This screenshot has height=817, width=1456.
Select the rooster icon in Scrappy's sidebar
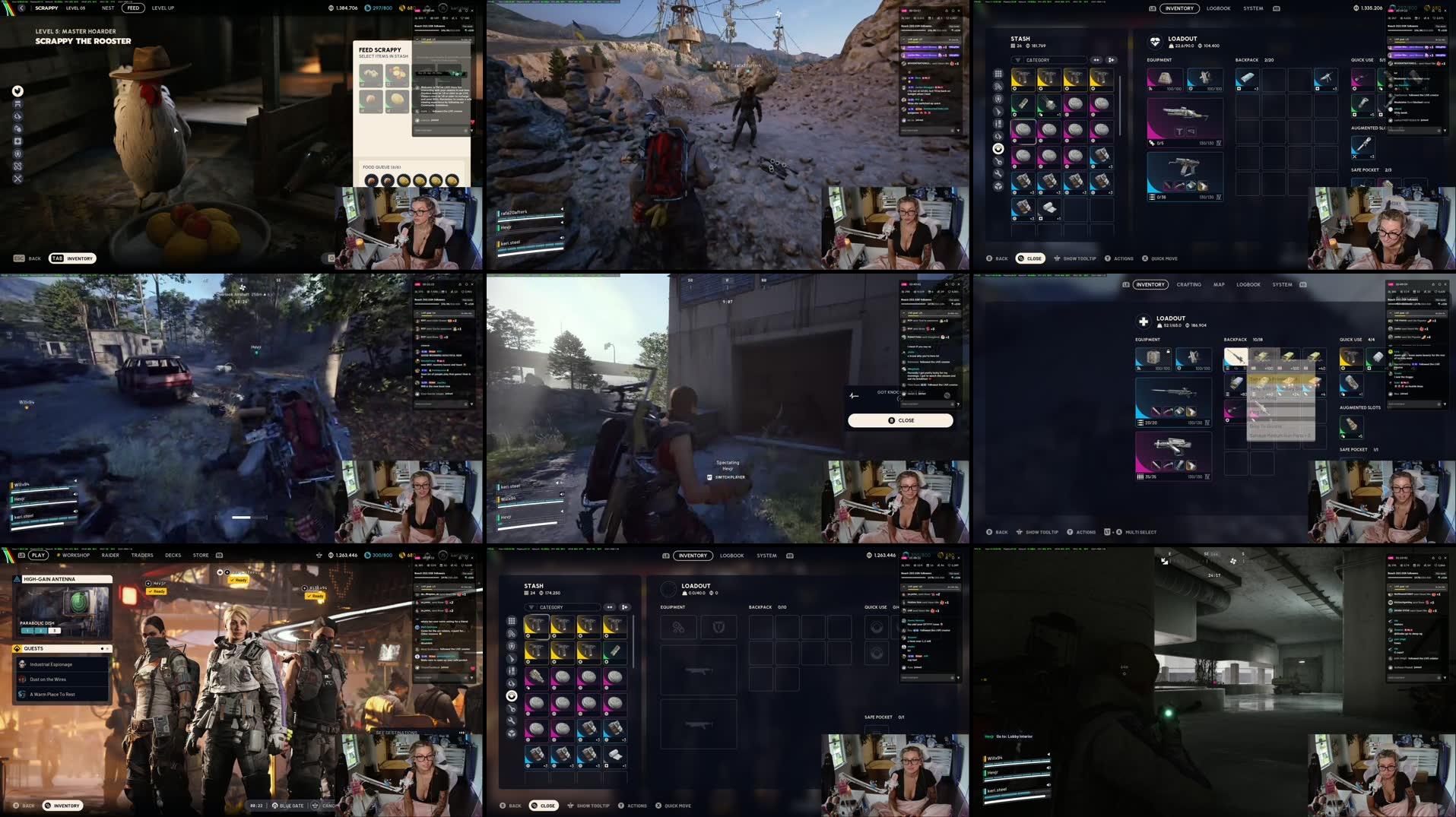click(x=17, y=91)
